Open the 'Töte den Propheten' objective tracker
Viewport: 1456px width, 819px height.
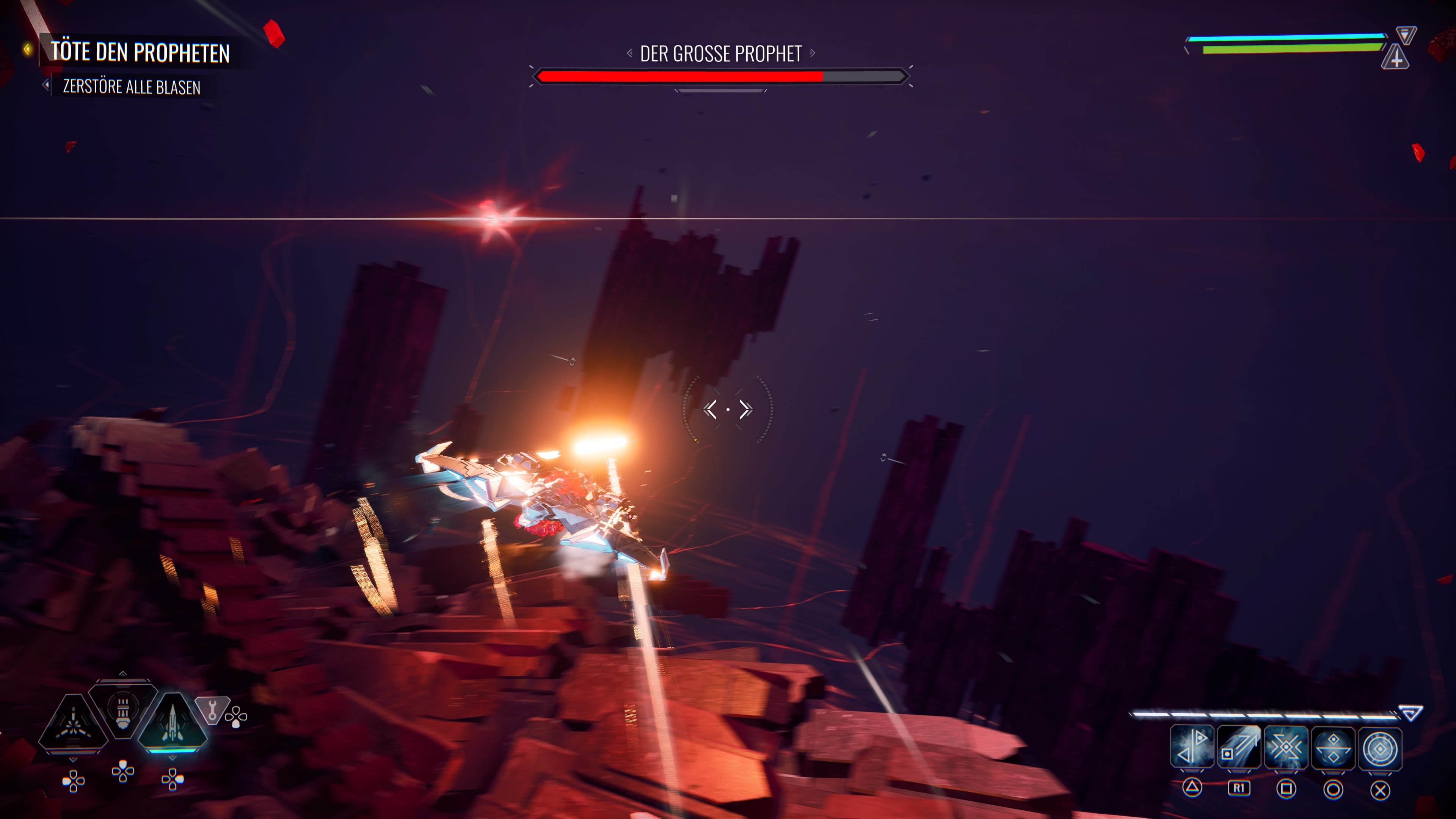[140, 52]
